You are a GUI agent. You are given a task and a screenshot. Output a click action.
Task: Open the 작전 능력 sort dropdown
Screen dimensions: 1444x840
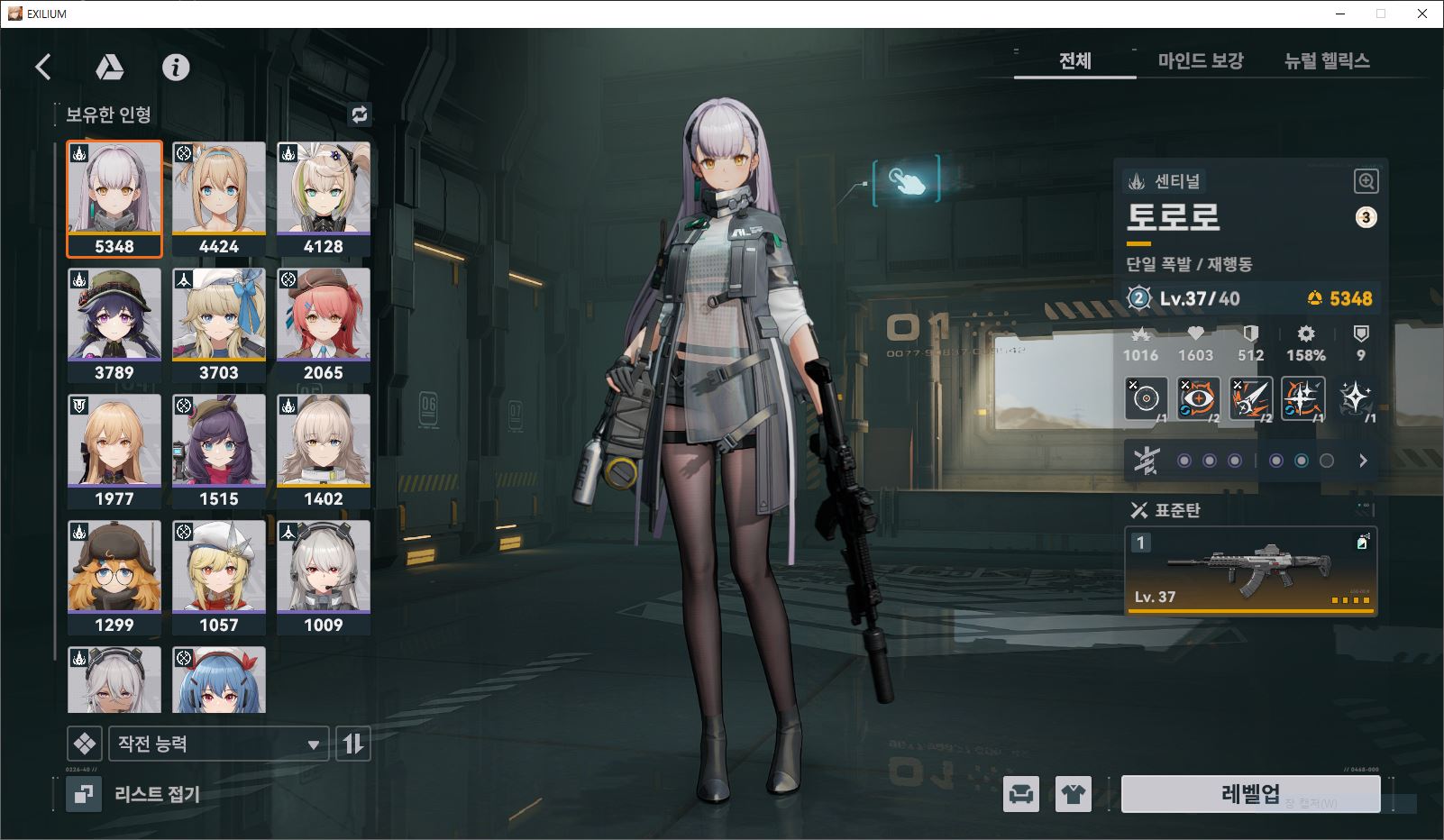[x=218, y=744]
